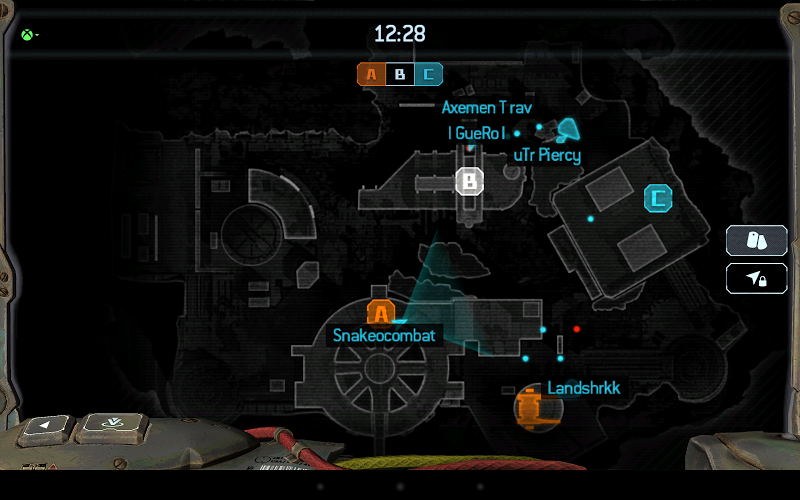Choose the blue C status indicator
The height and width of the screenshot is (500, 800).
click(x=429, y=74)
